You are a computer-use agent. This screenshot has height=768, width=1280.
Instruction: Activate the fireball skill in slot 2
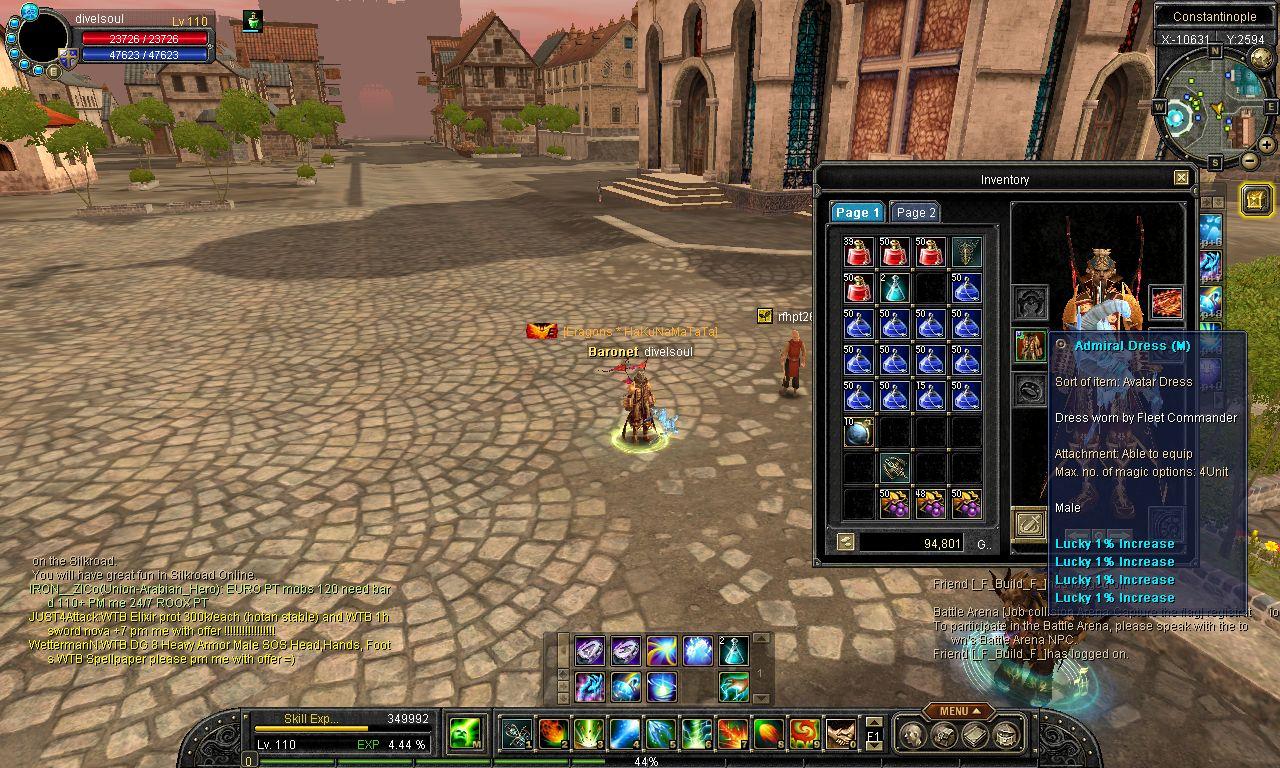[x=553, y=734]
